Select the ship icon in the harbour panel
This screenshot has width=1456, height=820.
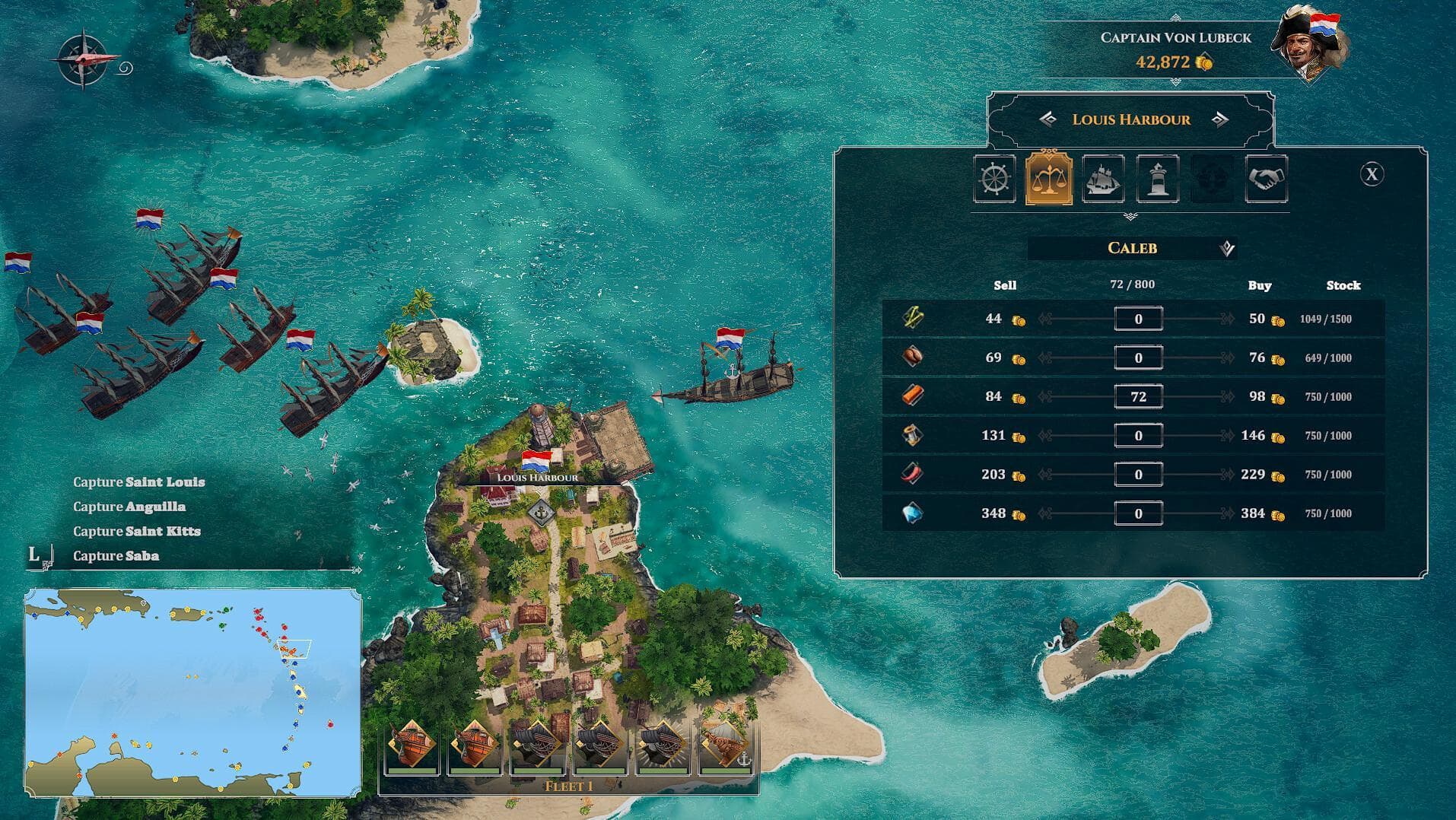coord(1103,180)
